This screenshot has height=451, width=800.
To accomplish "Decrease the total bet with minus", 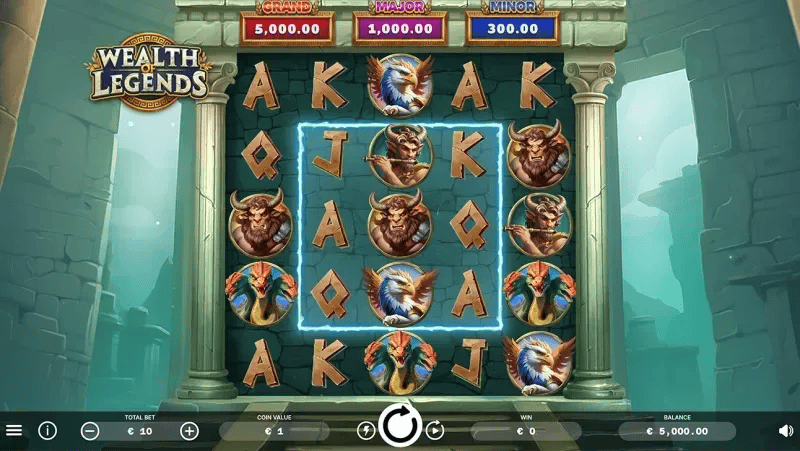I will [x=90, y=431].
